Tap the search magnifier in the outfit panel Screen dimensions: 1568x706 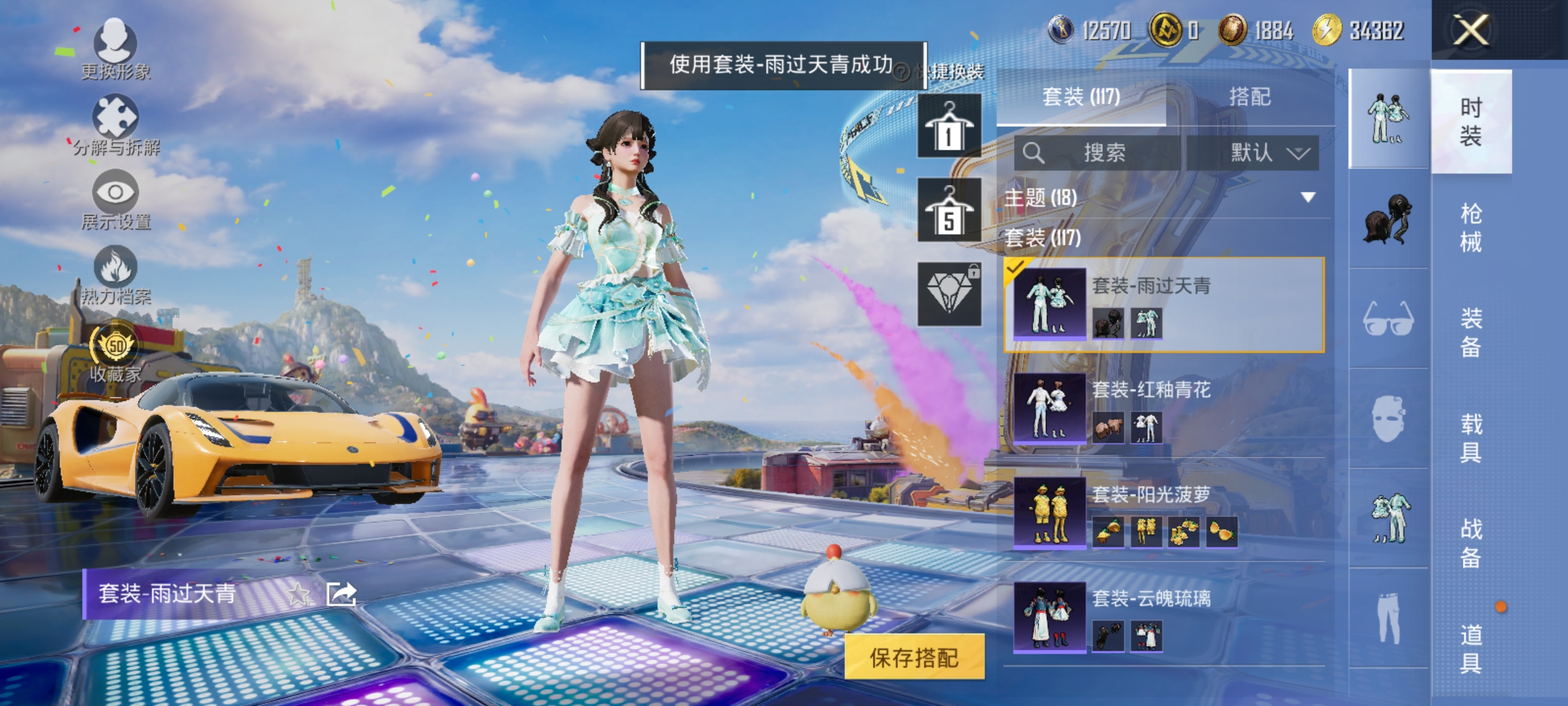tap(1034, 152)
